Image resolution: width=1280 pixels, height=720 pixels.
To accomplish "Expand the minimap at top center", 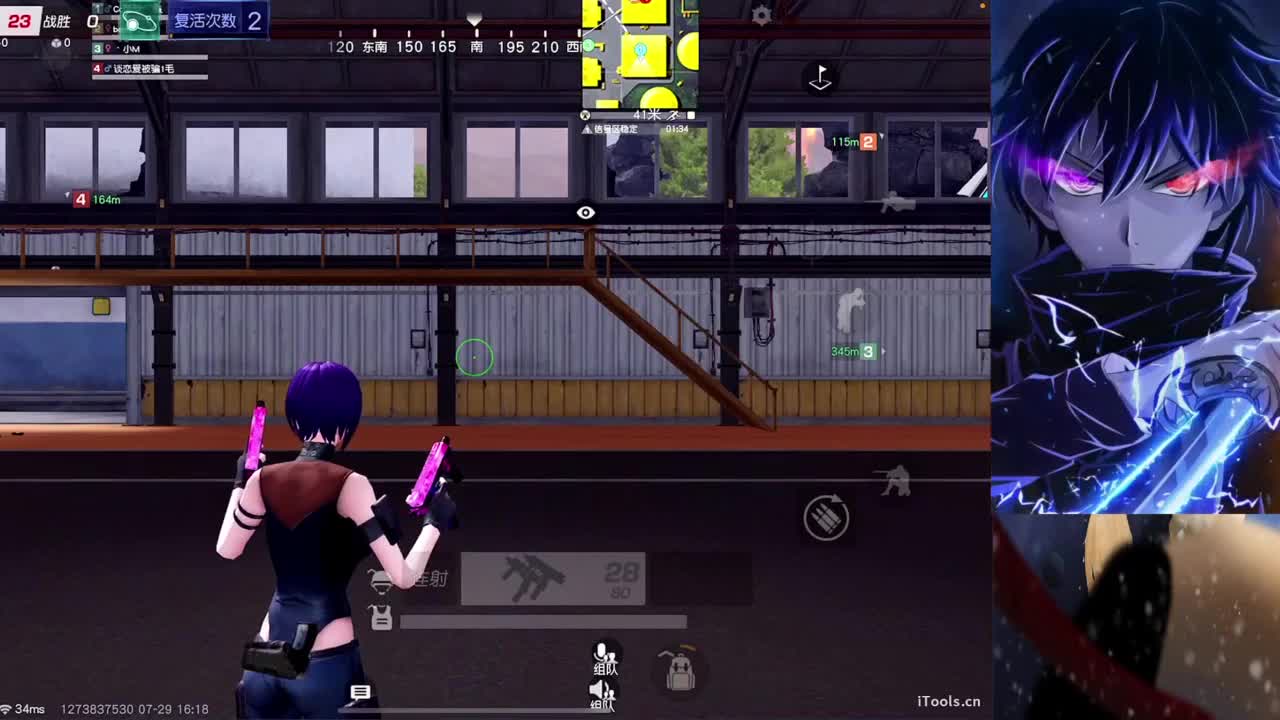I will (x=640, y=55).
